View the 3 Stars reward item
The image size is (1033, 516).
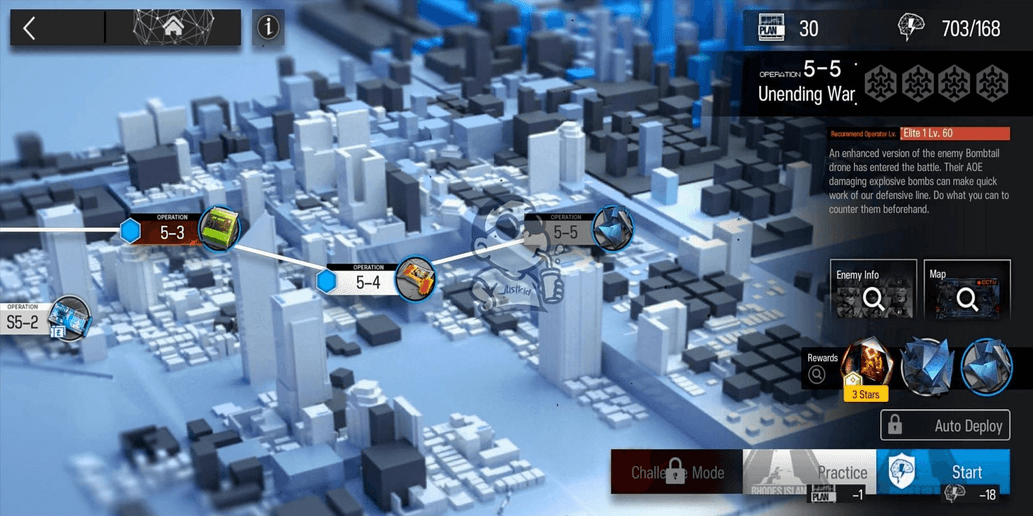(x=866, y=367)
